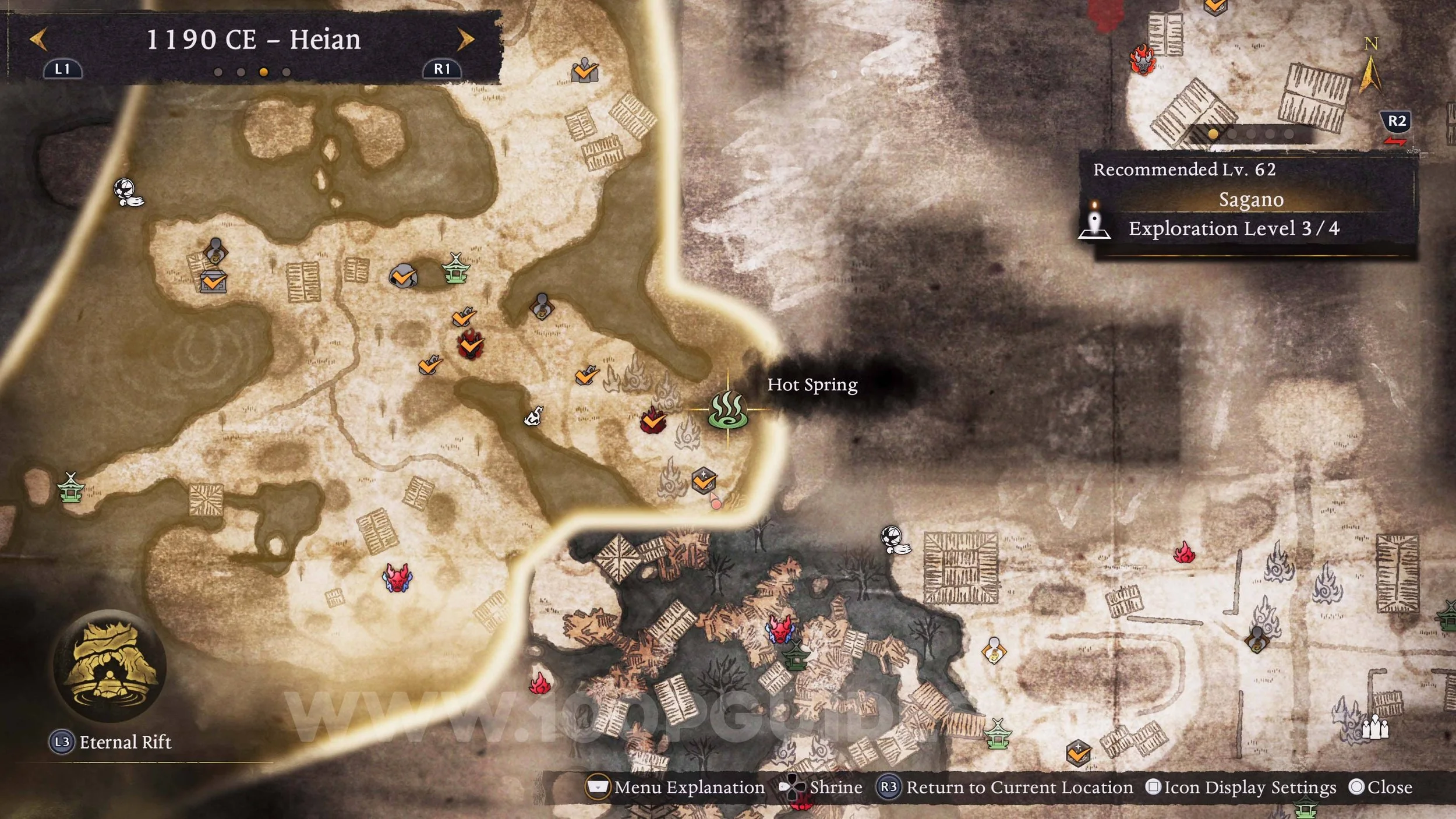Image resolution: width=1456 pixels, height=819 pixels.
Task: Select the white group-of-people map marker
Action: click(x=1376, y=728)
